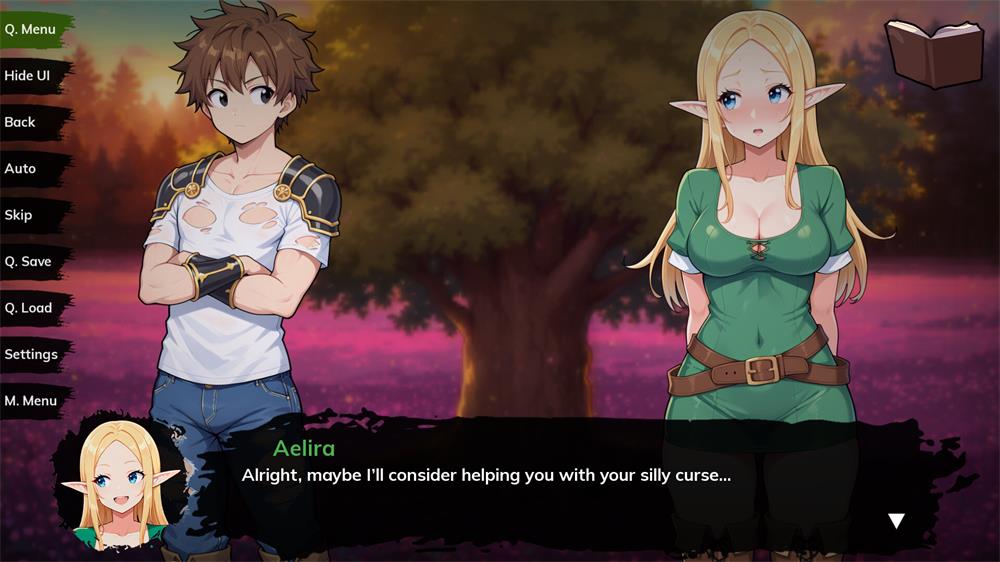Quick save with Q. Save
1000x562 pixels.
tap(29, 261)
